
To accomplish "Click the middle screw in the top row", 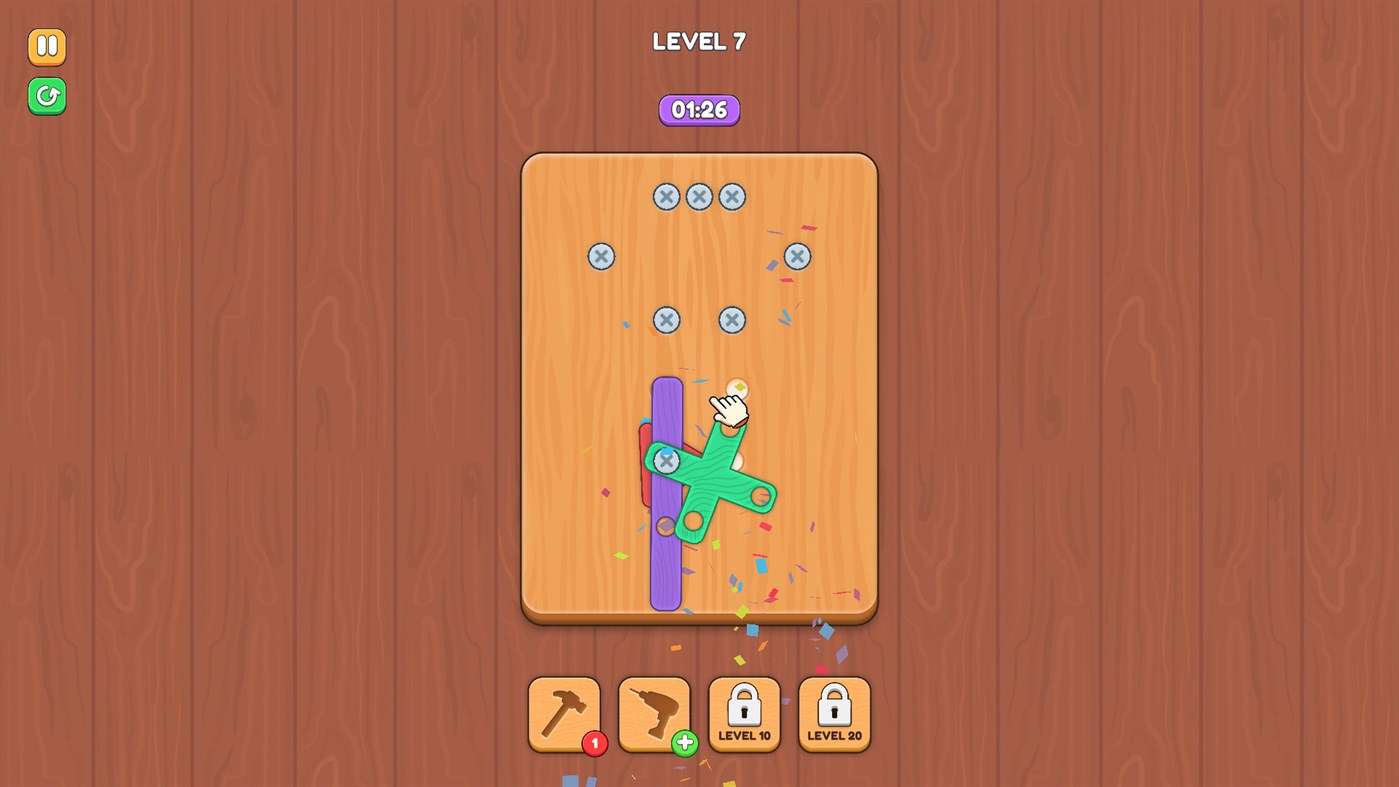I will point(699,197).
